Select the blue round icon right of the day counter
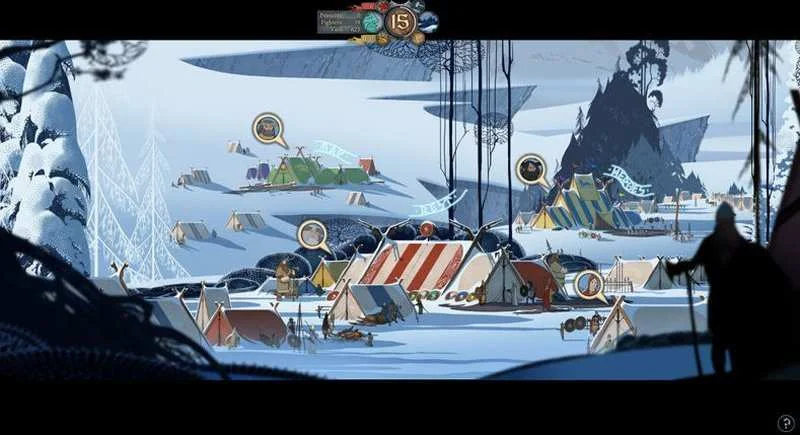Image resolution: width=800 pixels, height=435 pixels. [428, 21]
